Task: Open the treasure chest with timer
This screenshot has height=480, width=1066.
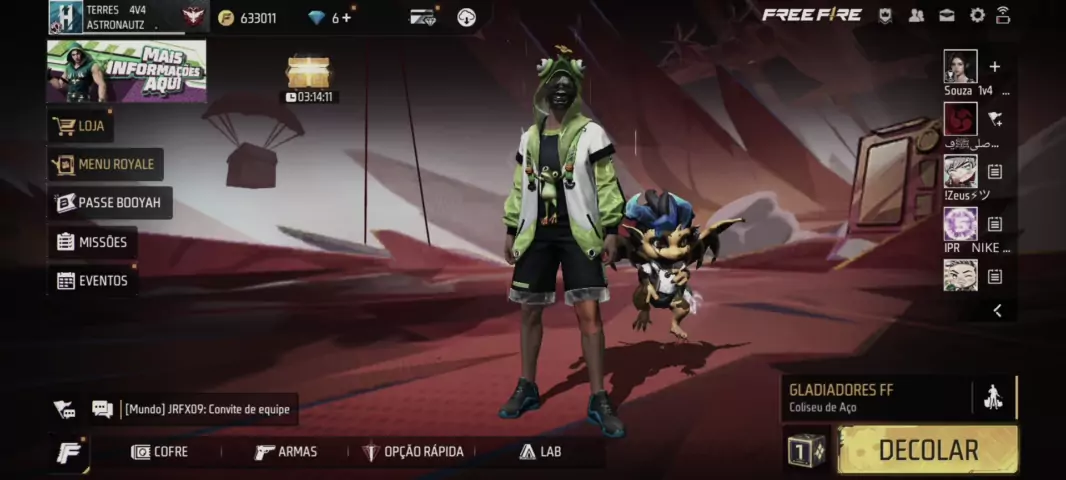Action: tap(308, 73)
